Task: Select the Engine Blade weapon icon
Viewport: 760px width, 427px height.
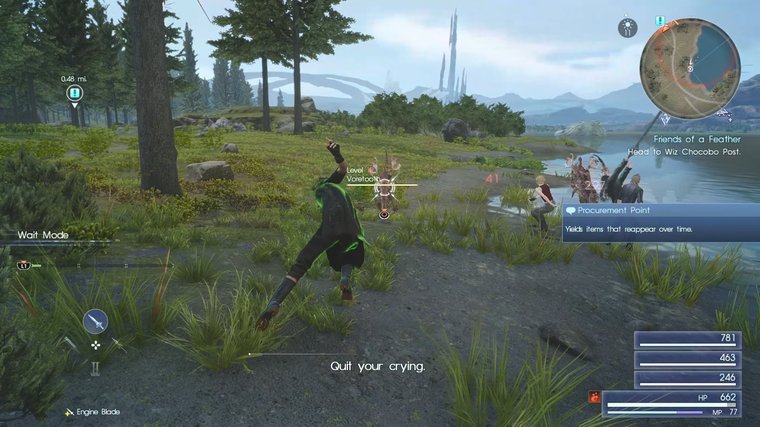Action: tap(96, 321)
